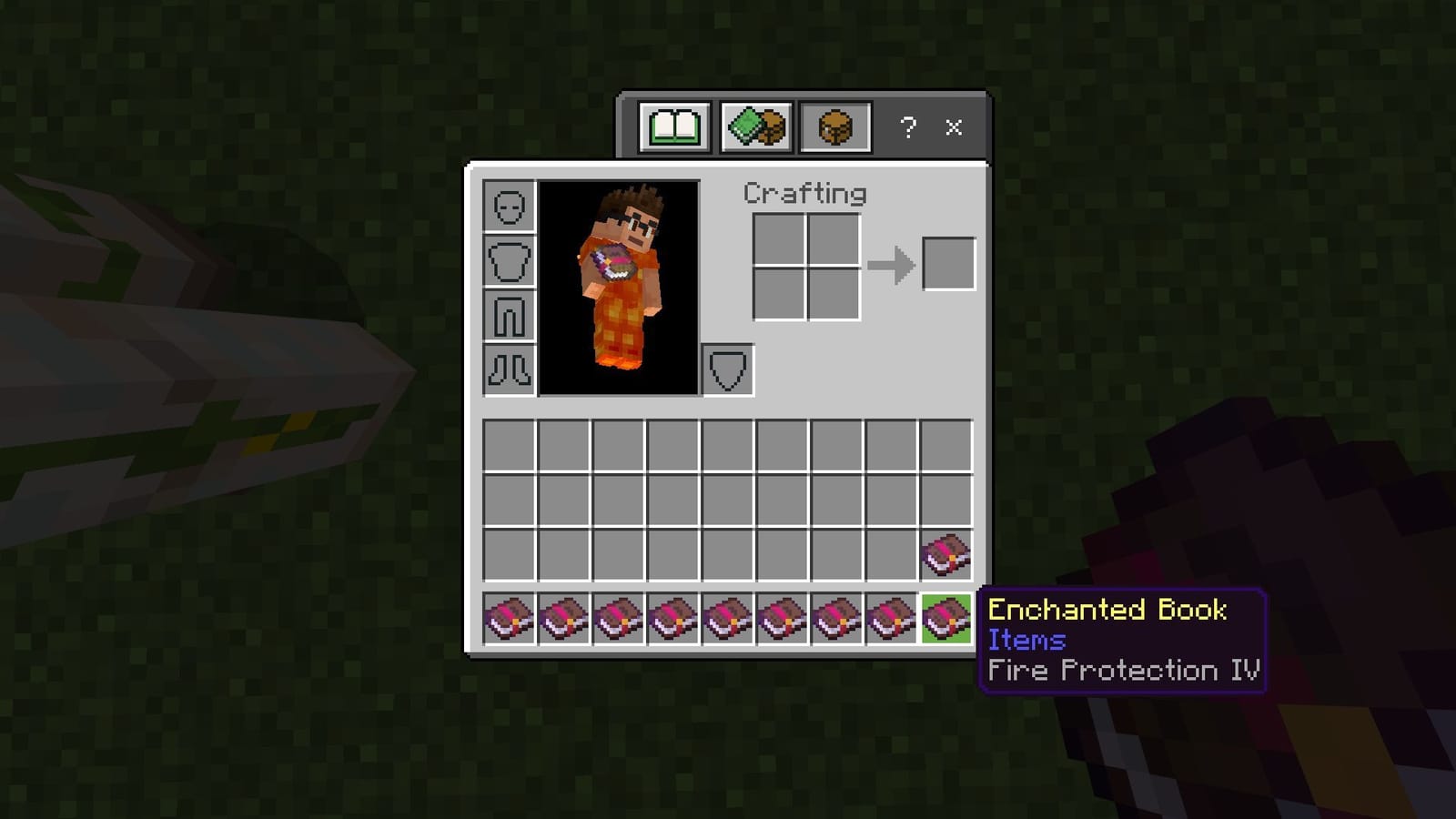Click the leggings armor slot icon
The height and width of the screenshot is (819, 1456).
tap(509, 315)
